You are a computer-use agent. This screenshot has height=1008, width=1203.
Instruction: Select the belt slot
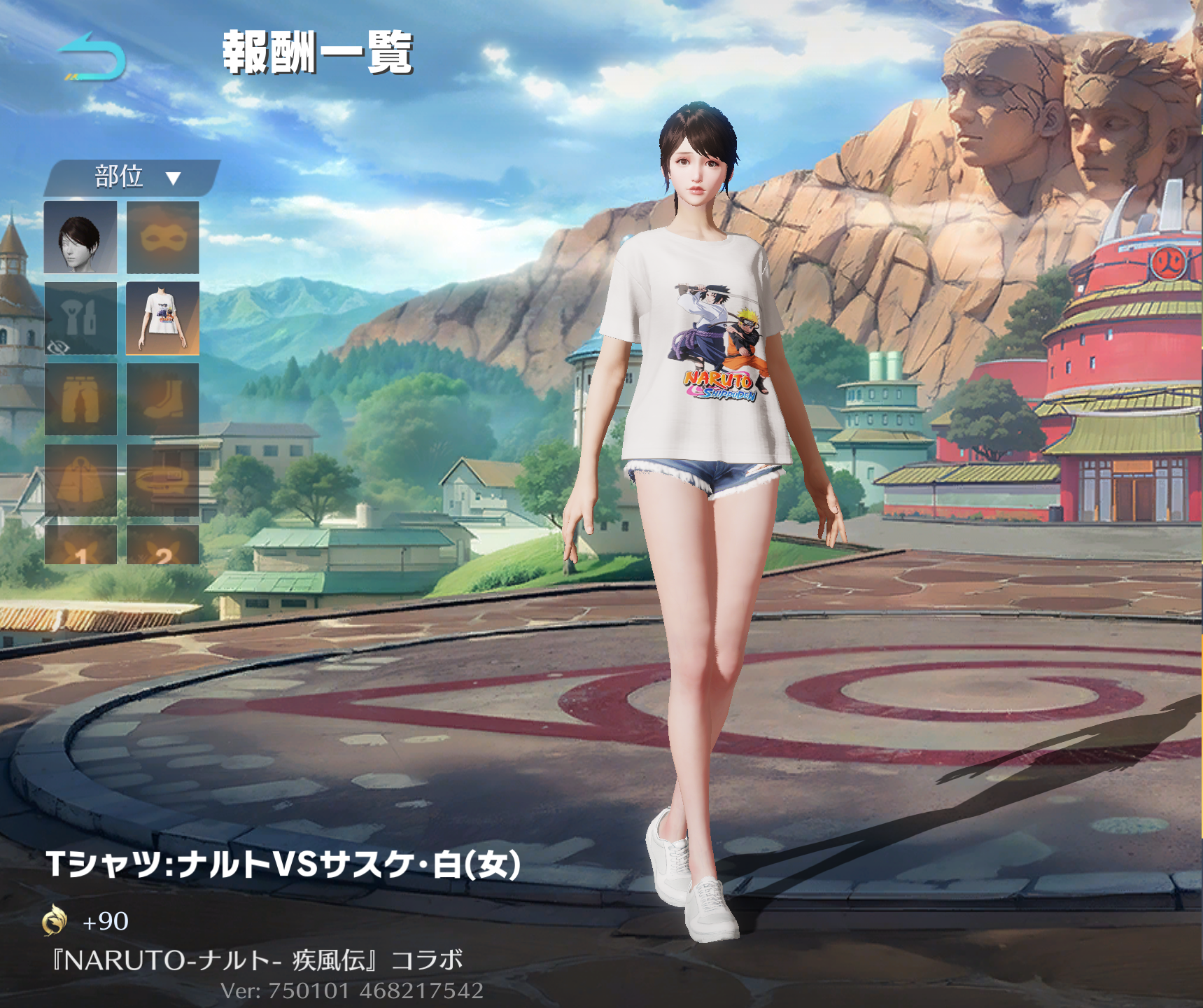point(162,481)
